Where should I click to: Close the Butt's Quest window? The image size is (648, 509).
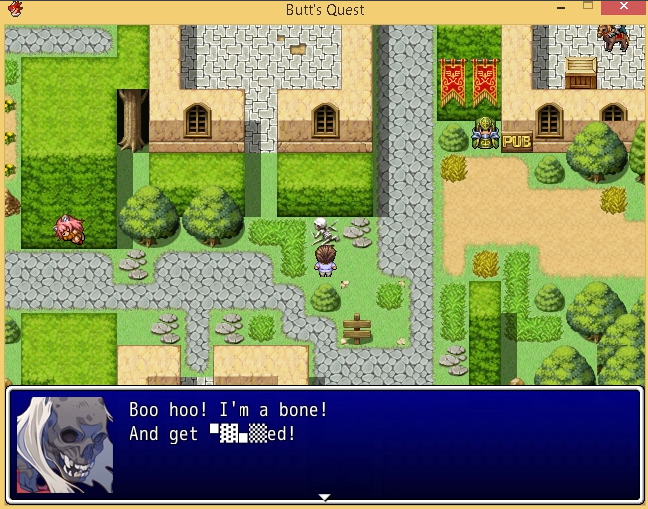tap(625, 8)
